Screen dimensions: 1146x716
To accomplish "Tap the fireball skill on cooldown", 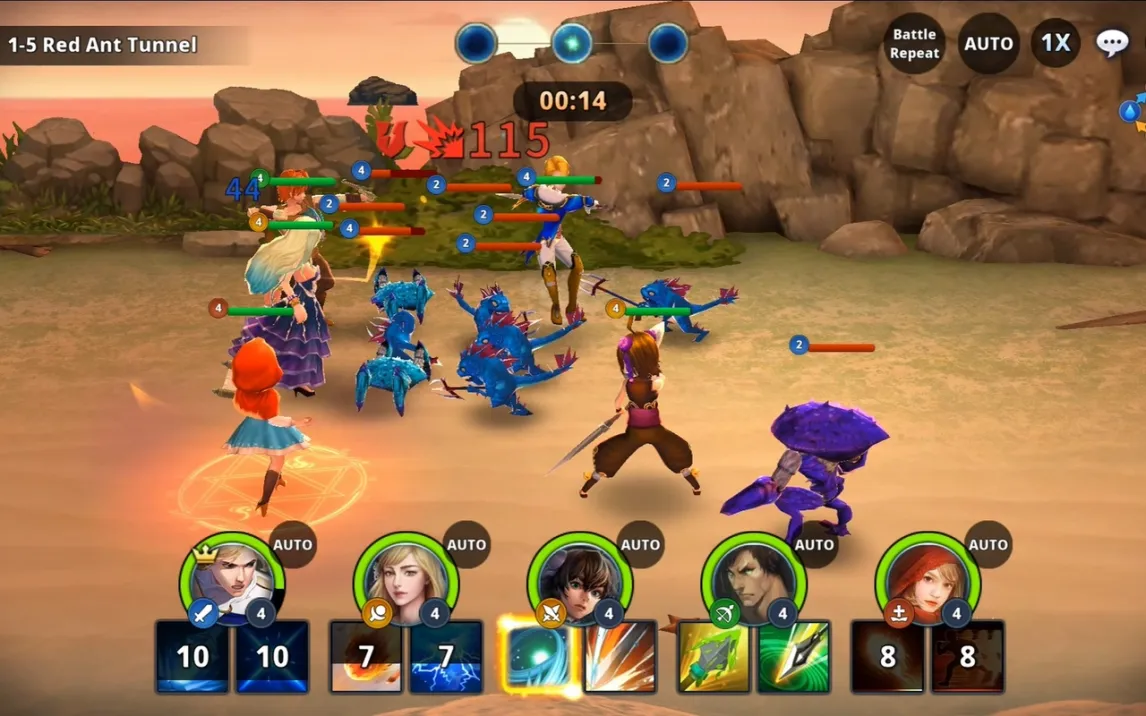I will pos(366,656).
